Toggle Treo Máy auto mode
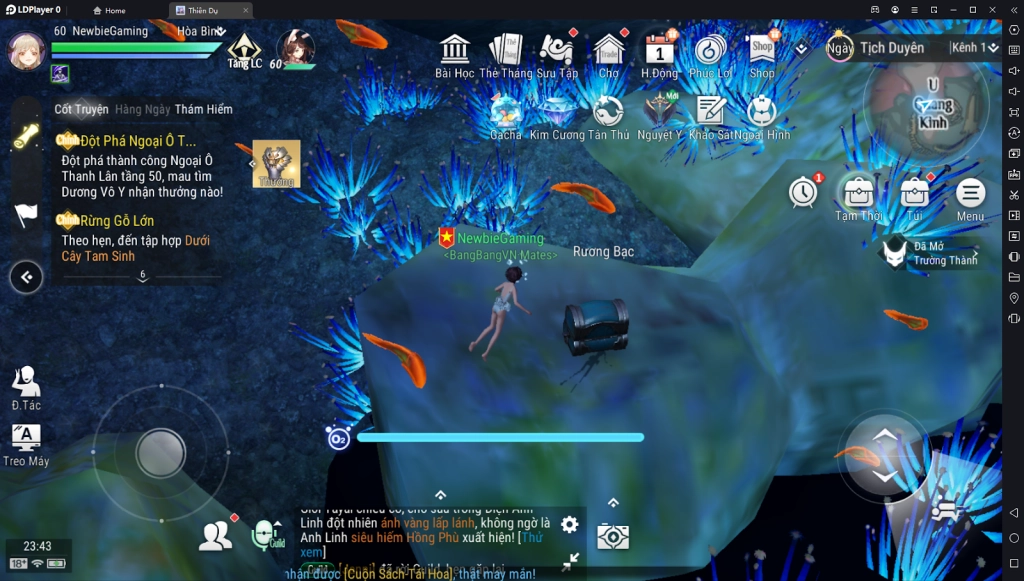Screen dimensions: 1024x581 coord(25,443)
